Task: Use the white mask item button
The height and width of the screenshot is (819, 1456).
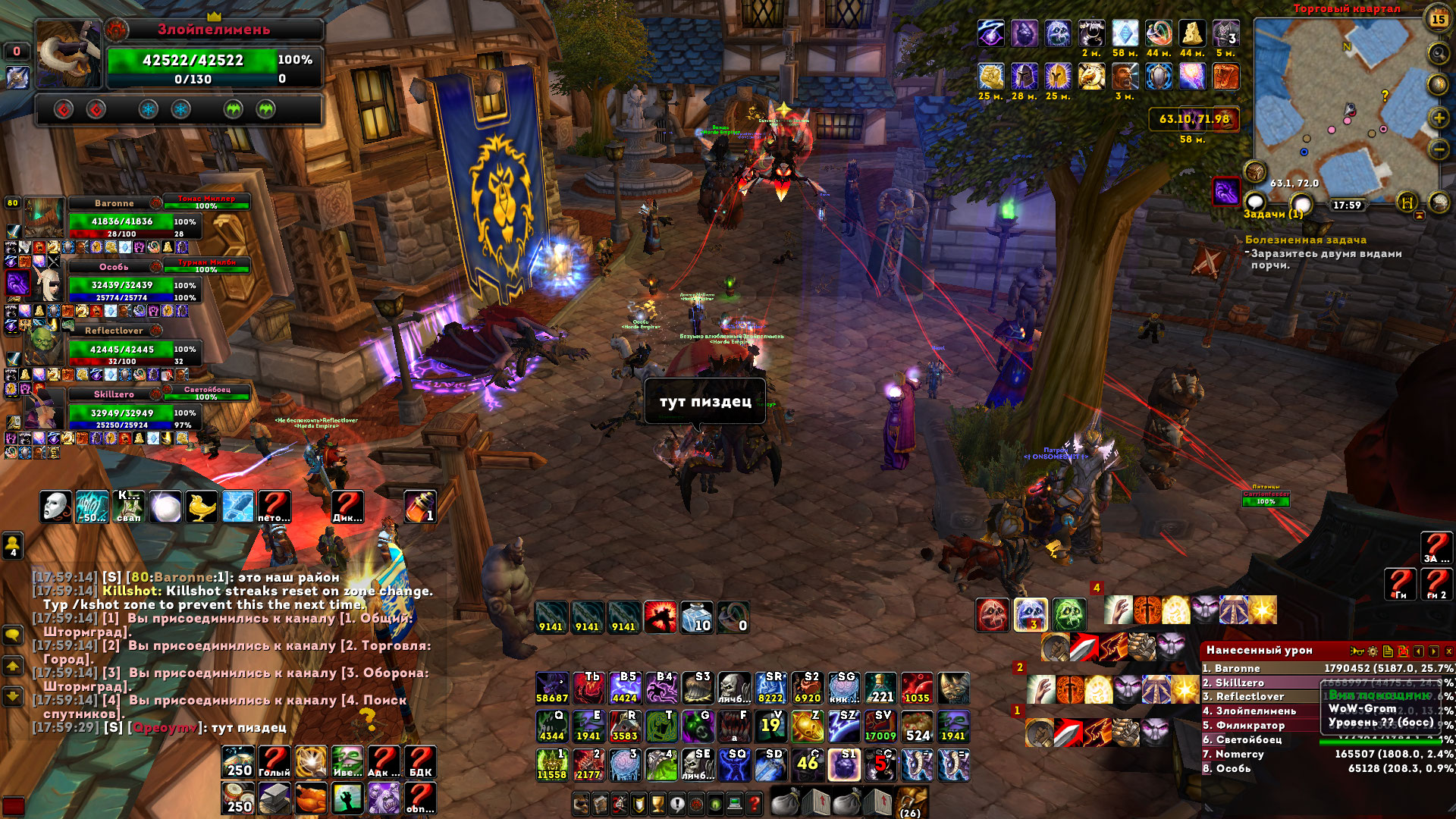Action: (56, 507)
